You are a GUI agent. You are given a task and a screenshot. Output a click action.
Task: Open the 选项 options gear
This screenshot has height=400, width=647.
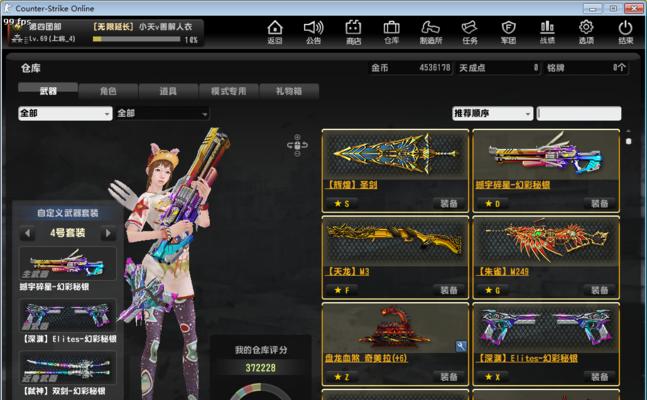[x=587, y=31]
